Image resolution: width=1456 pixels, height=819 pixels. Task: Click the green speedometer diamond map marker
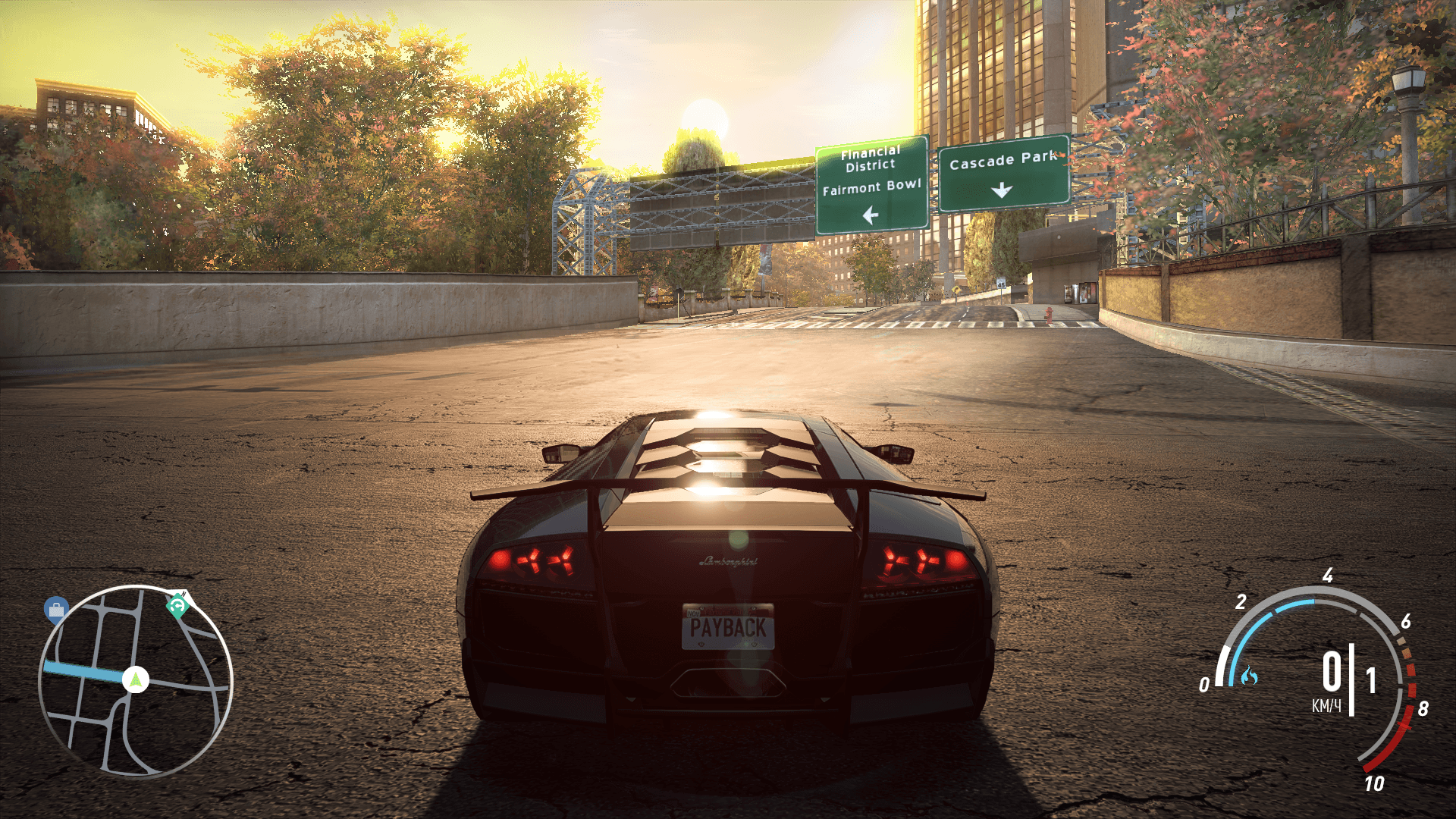[x=178, y=605]
